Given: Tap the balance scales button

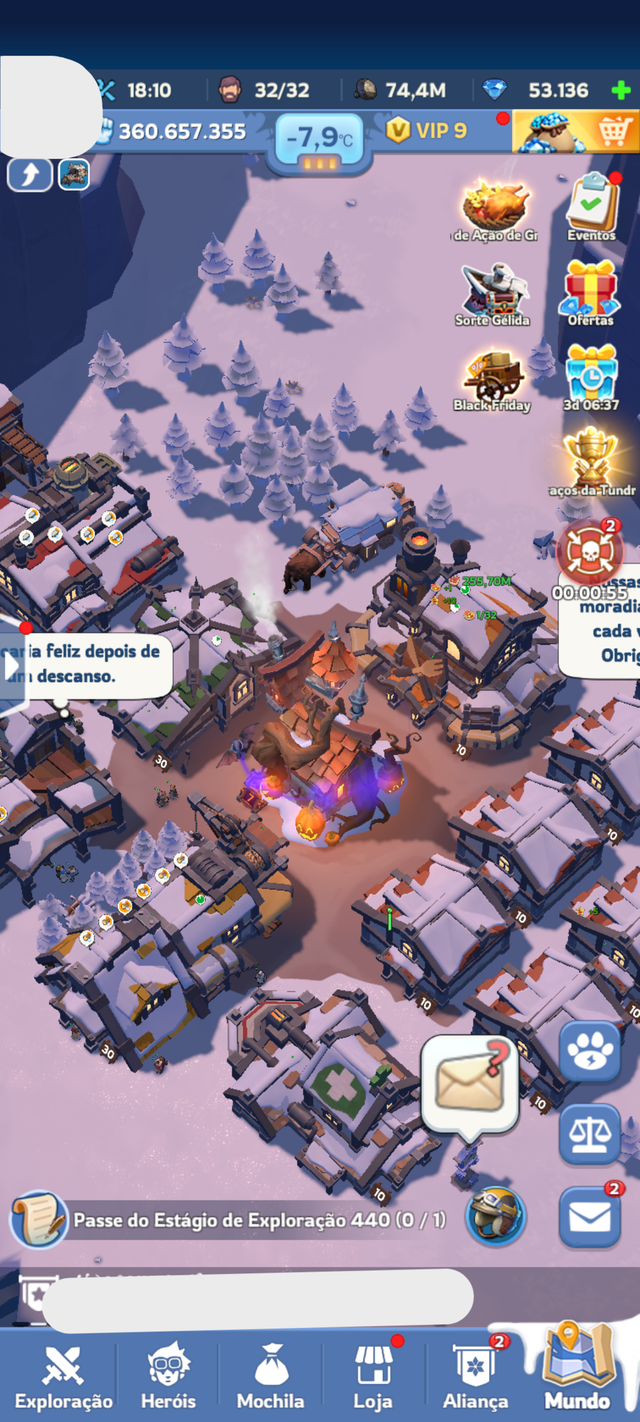Looking at the screenshot, I should (x=590, y=1134).
